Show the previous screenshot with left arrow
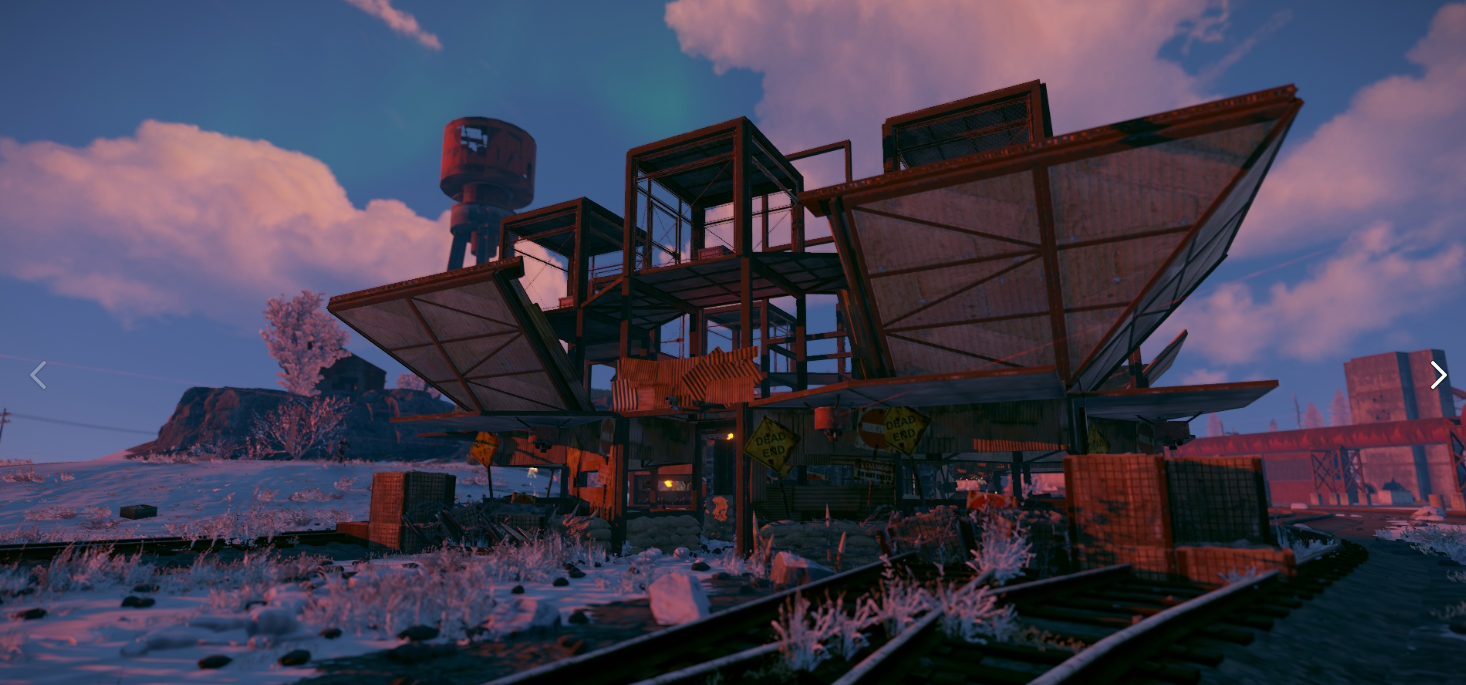The image size is (1466, 685). click(38, 375)
